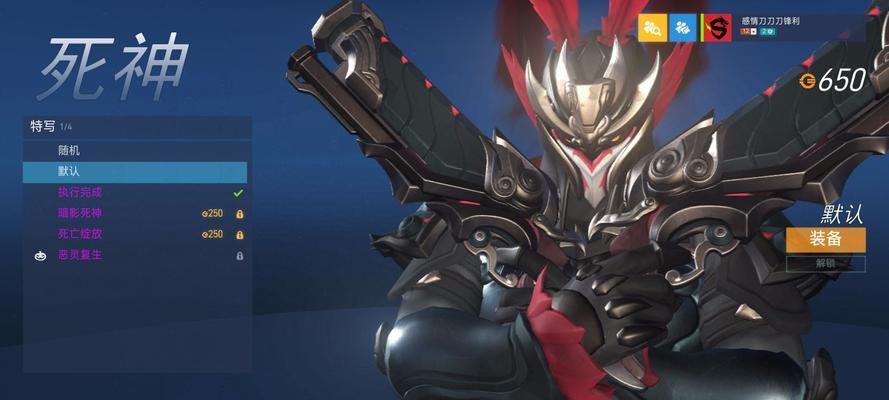Screen dimensions: 889x400
Task: Open the player profile avatar
Action: click(716, 28)
